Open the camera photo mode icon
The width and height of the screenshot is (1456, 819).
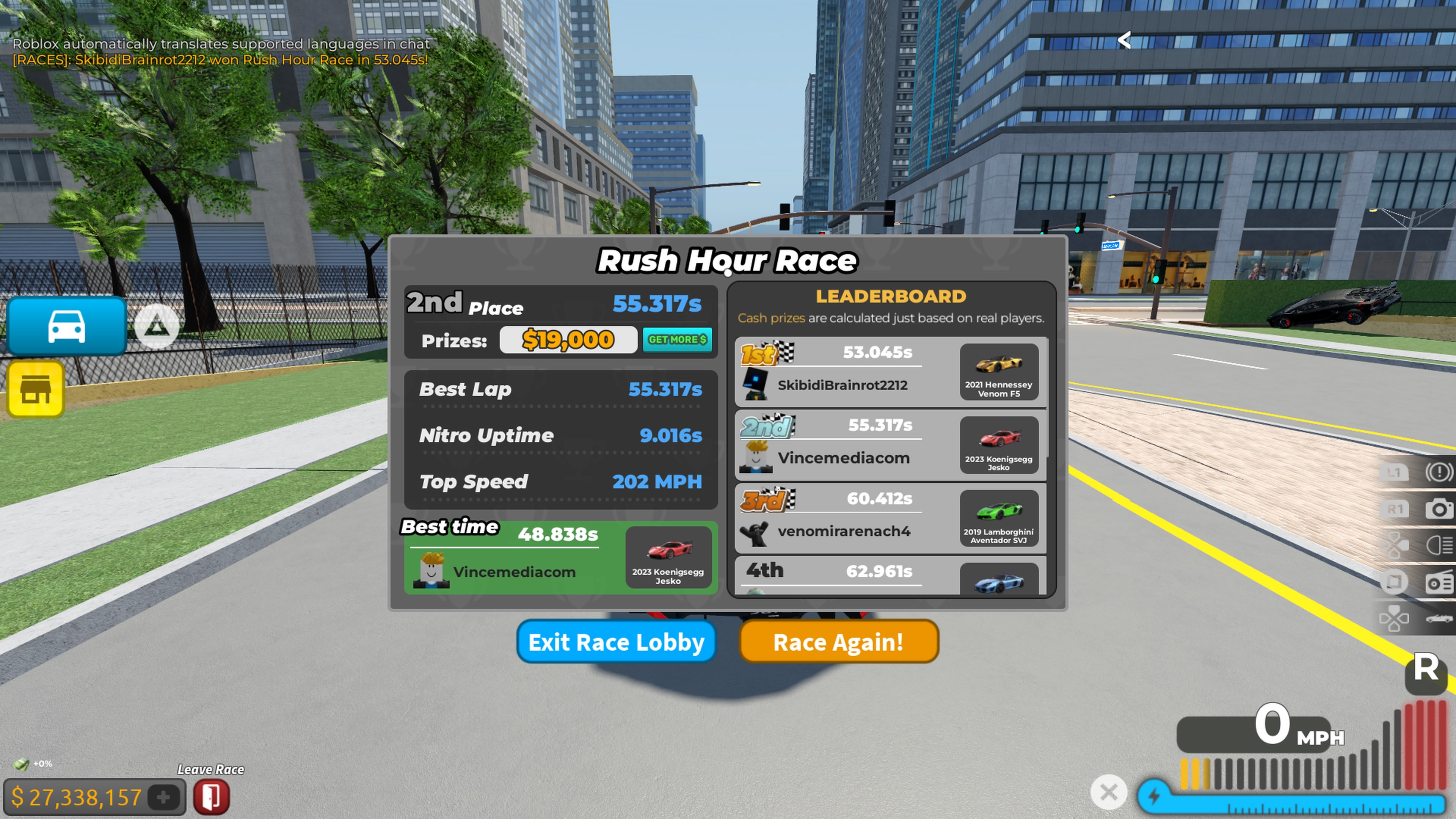point(1439,509)
